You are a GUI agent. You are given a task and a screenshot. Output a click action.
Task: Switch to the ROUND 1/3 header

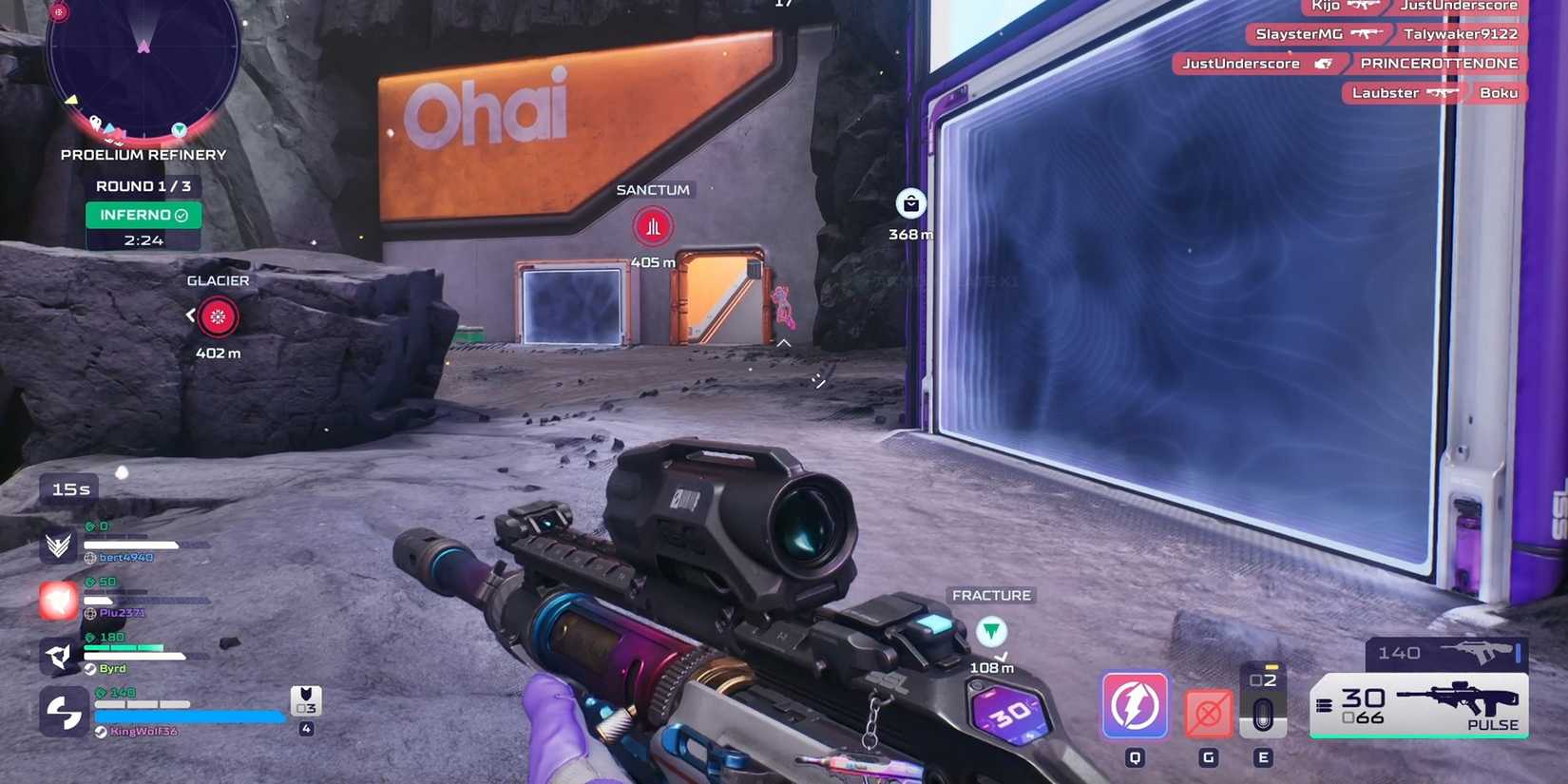142,185
